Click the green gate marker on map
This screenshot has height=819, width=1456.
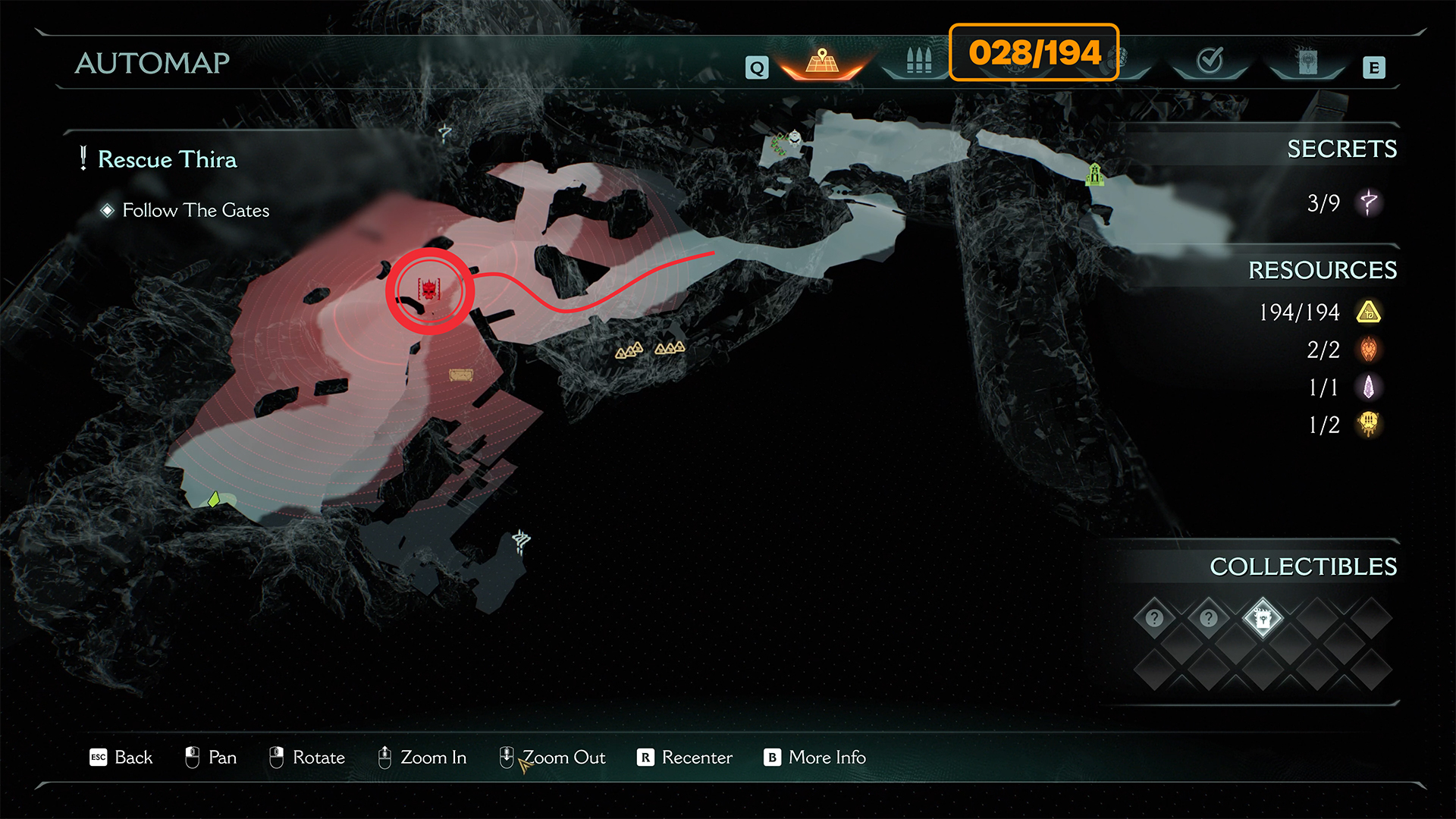pos(1094,174)
